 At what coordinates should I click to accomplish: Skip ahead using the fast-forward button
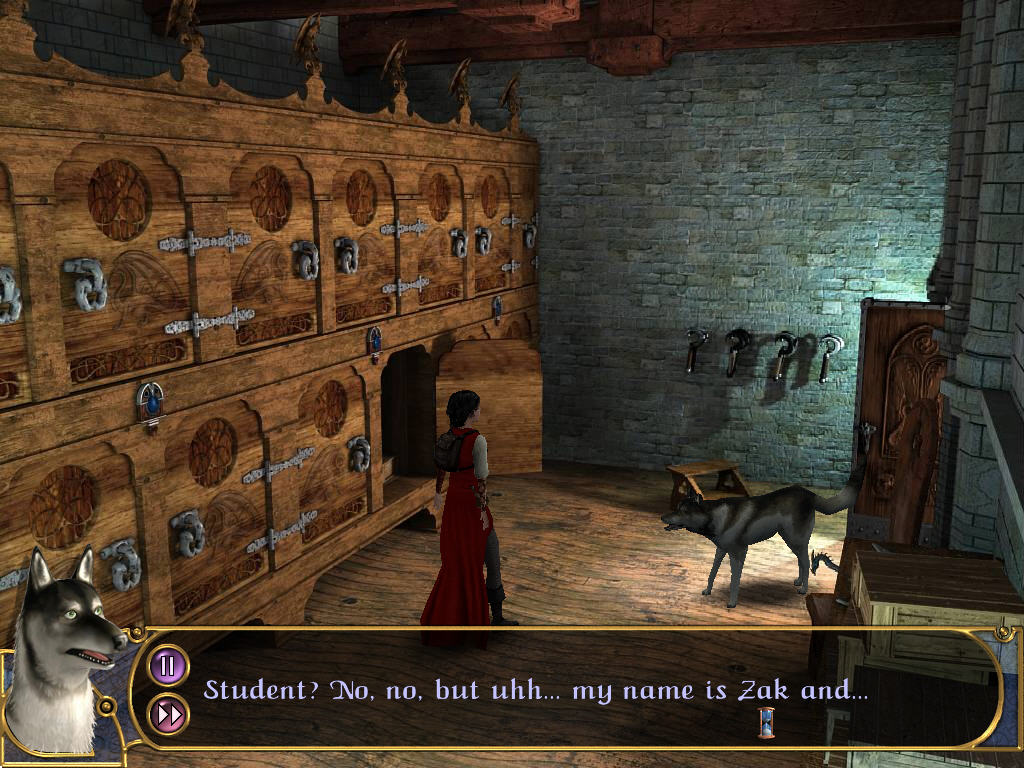[x=168, y=714]
